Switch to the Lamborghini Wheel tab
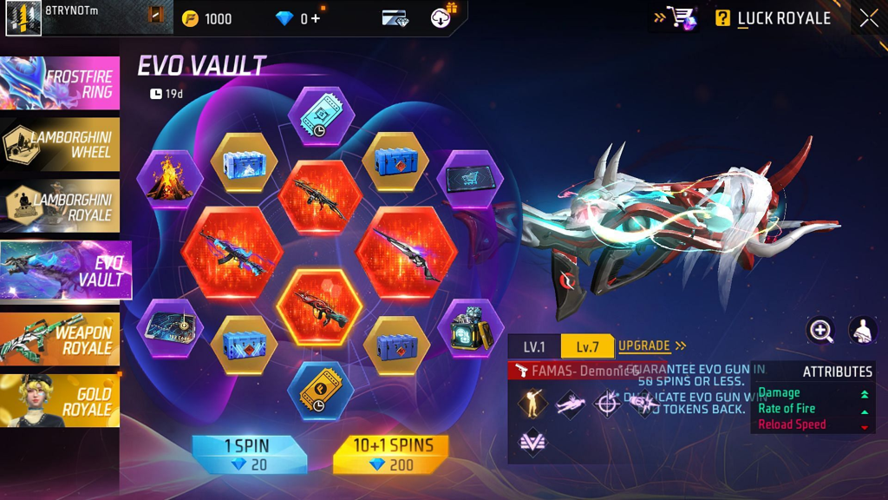 pyautogui.click(x=60, y=144)
